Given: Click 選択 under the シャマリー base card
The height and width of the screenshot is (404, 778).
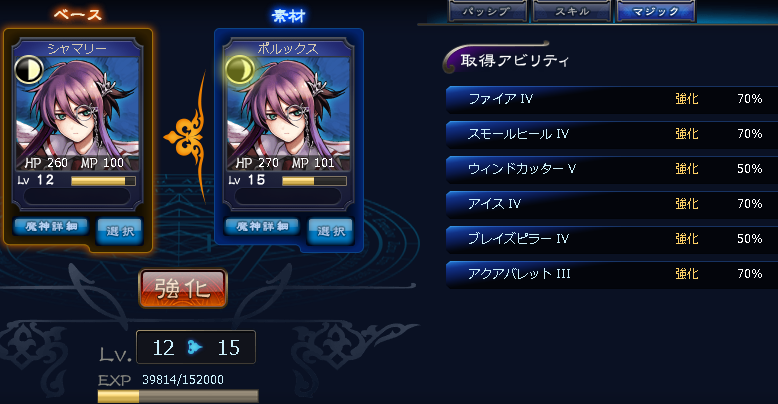Looking at the screenshot, I should [x=119, y=230].
